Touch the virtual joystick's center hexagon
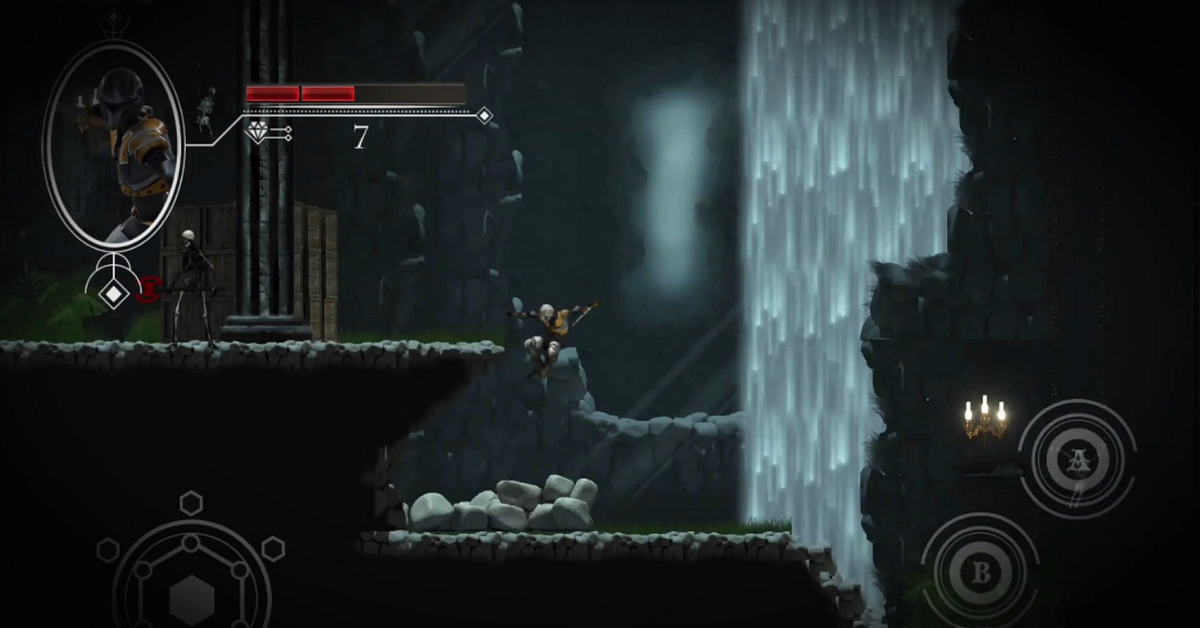 click(191, 597)
